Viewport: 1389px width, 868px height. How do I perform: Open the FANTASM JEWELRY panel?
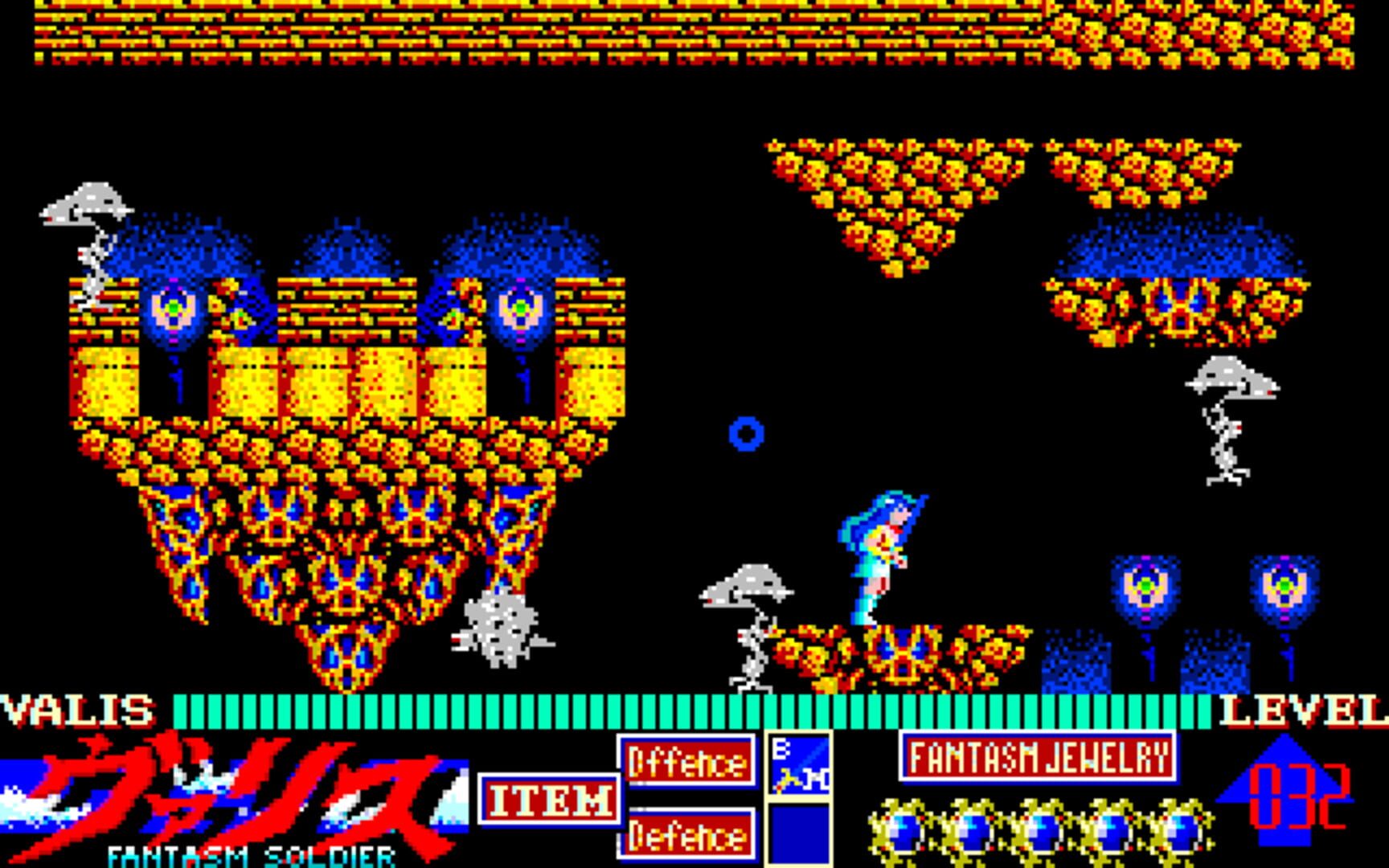(x=1037, y=755)
